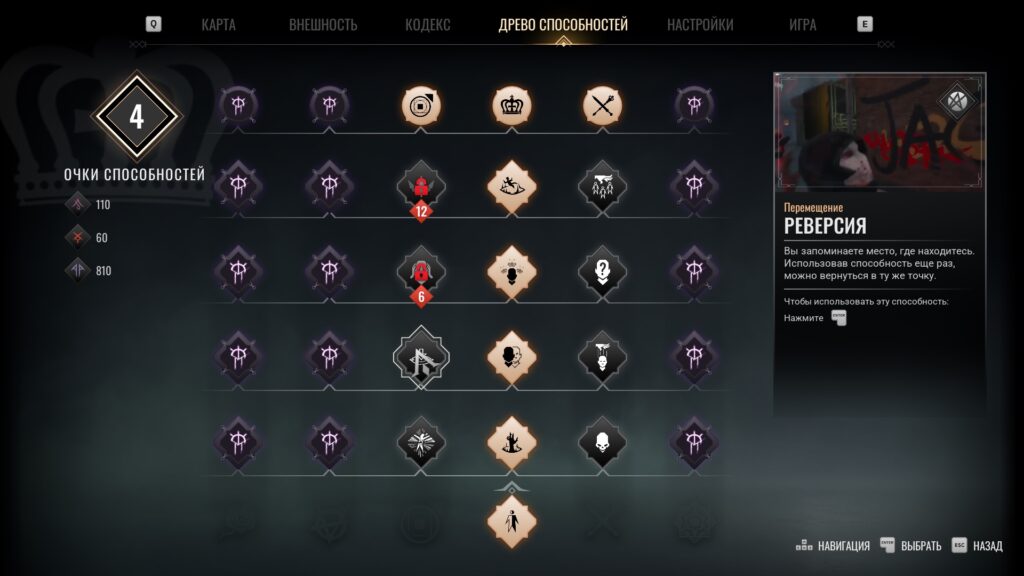Open the Карта tab
Viewport: 1024px width, 576px height.
(218, 25)
